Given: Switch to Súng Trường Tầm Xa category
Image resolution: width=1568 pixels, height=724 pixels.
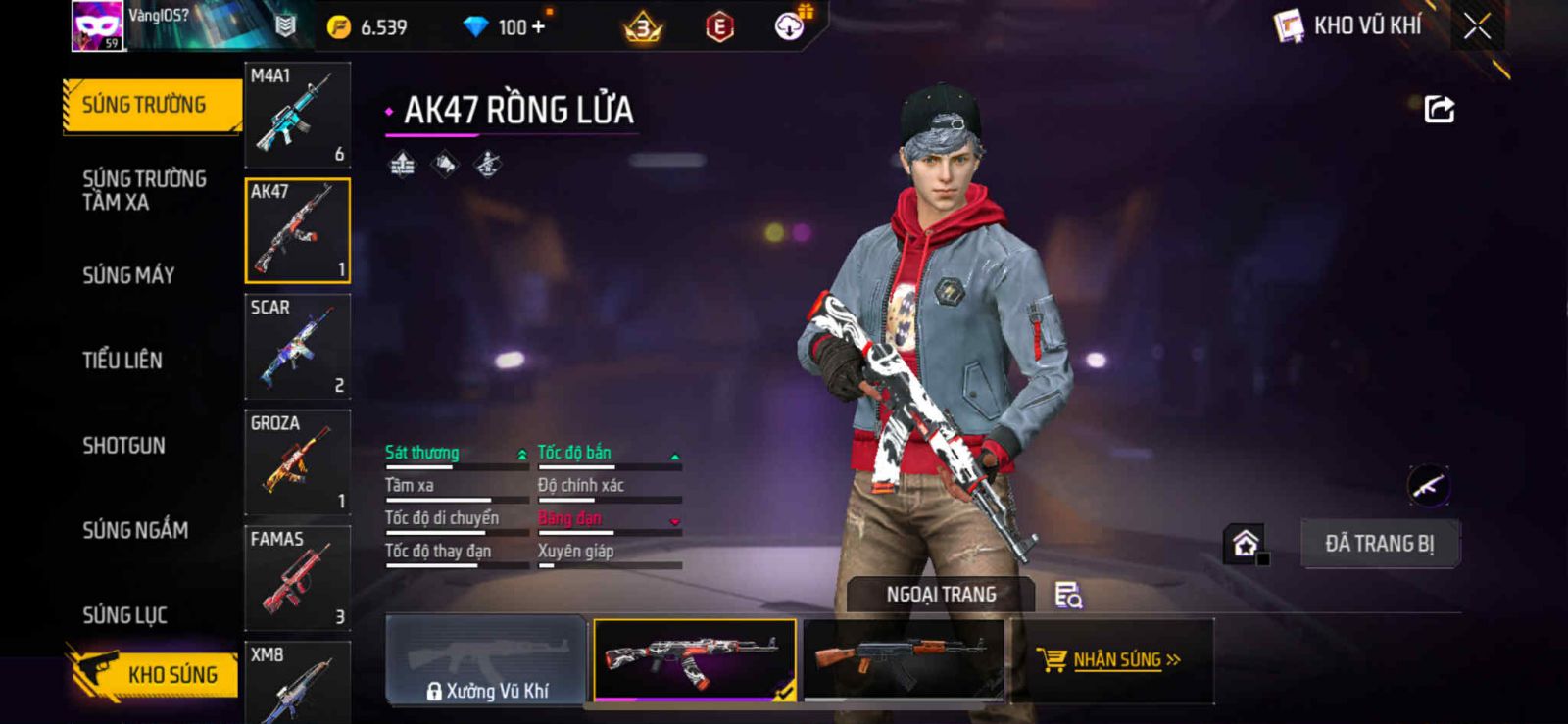Looking at the screenshot, I should pos(144,190).
